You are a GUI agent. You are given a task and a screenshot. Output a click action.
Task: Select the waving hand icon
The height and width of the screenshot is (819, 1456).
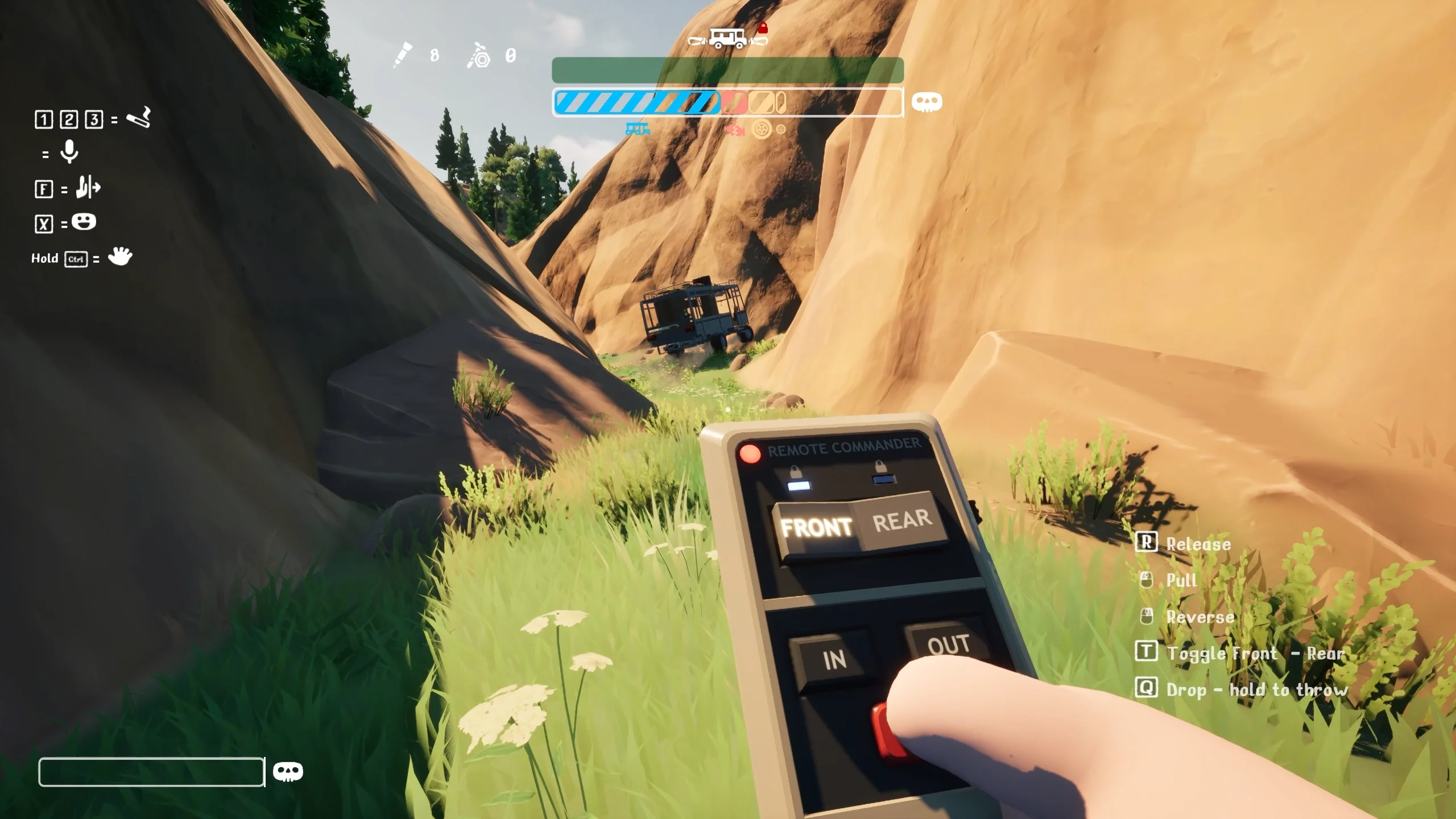click(119, 257)
